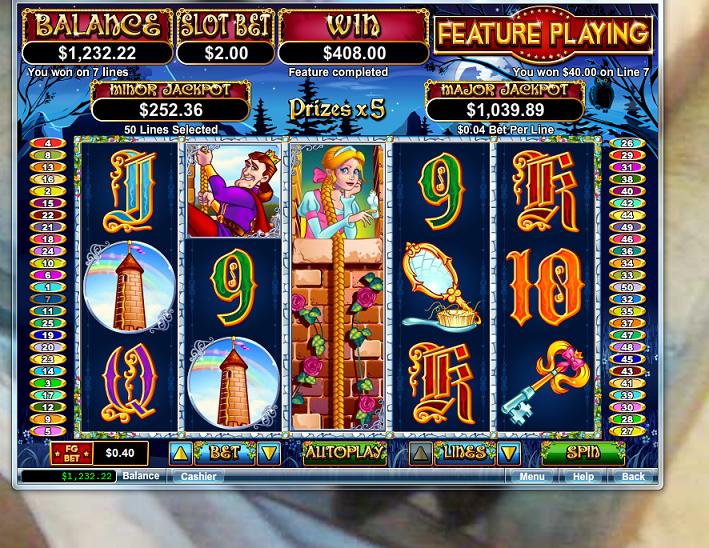Open the Menu
This screenshot has height=548, width=709.
coord(532,477)
